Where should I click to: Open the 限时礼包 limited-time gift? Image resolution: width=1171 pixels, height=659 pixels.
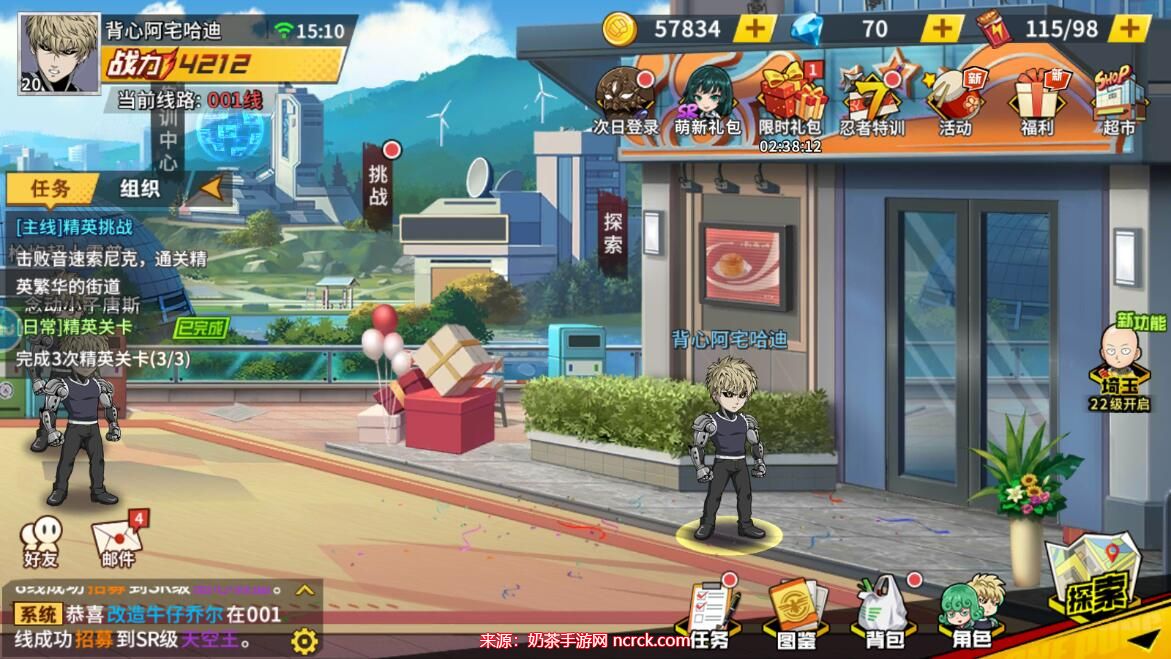pyautogui.click(x=790, y=100)
